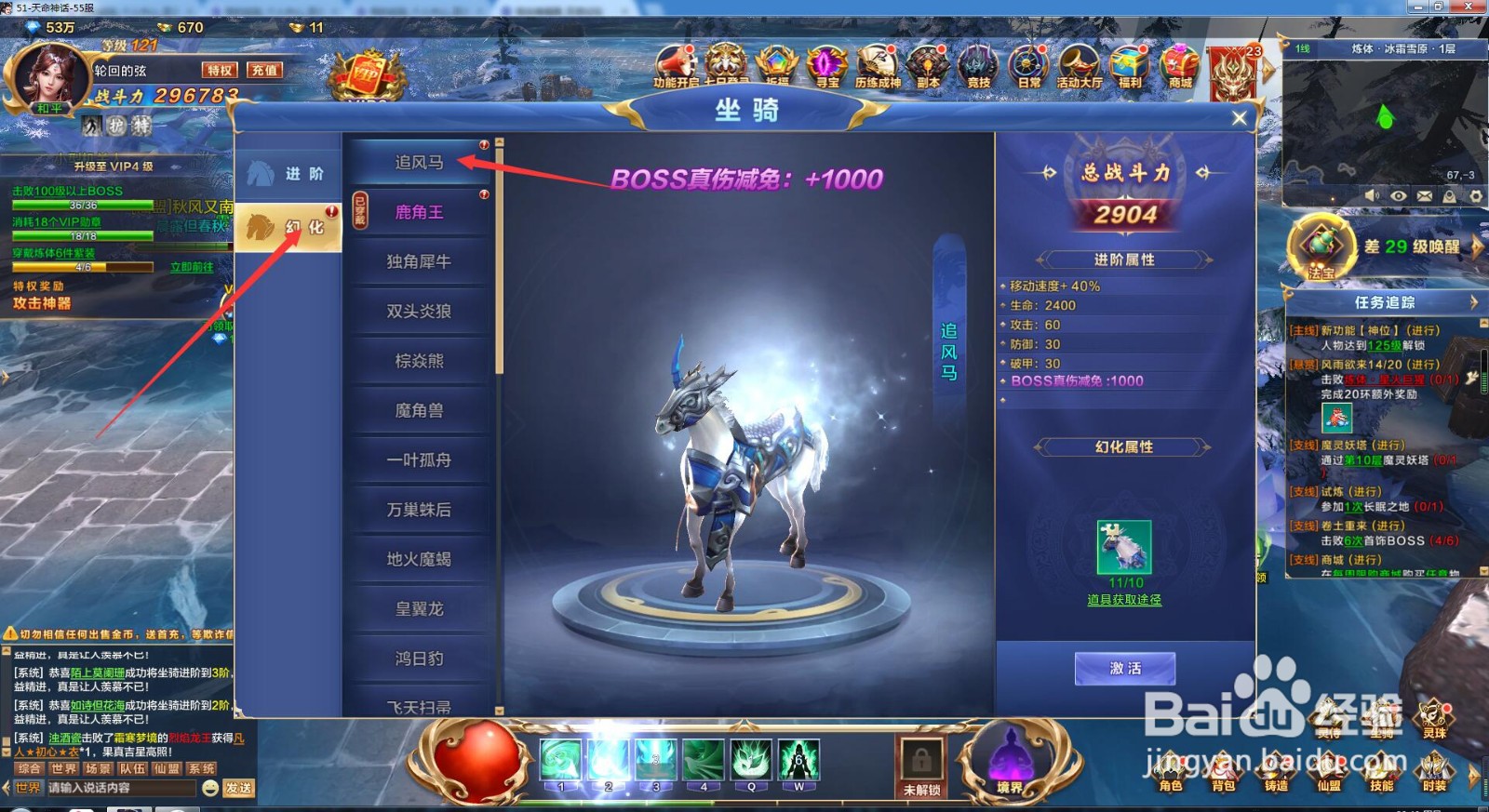Open the 福利 welfare icon
Viewport: 1489px width, 812px height.
(x=1128, y=65)
